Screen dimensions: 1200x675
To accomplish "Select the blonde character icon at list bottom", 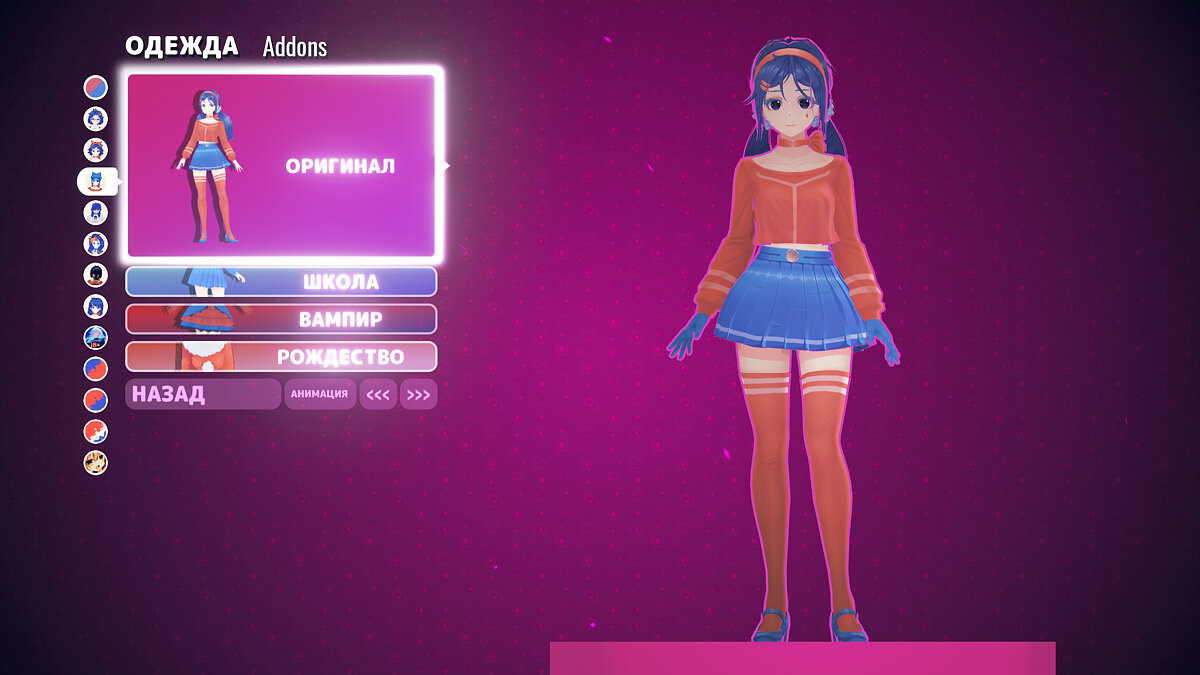I will [x=95, y=463].
